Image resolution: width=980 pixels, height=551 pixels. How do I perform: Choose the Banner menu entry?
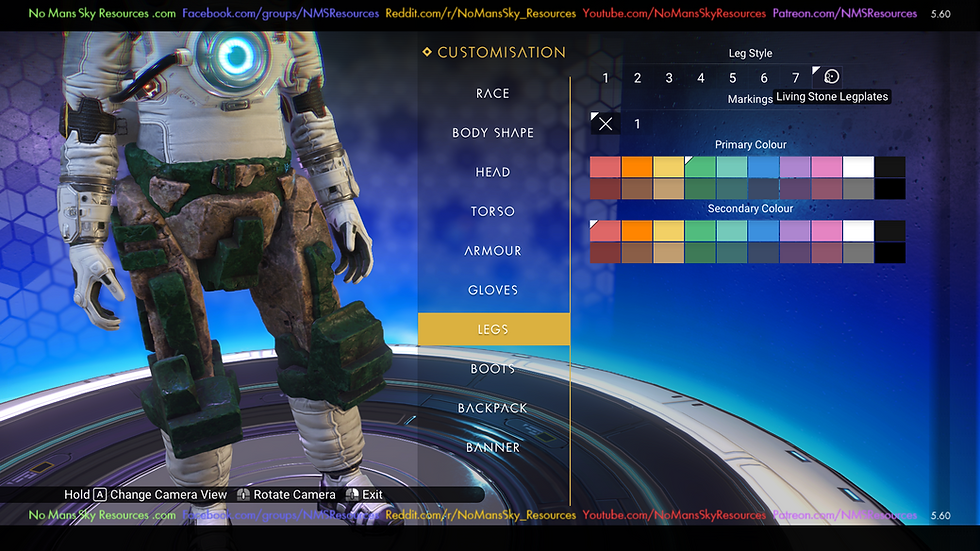point(493,447)
